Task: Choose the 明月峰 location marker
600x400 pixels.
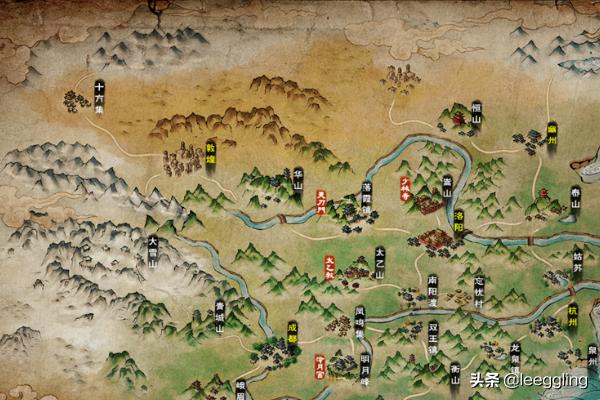Action: 365,366
